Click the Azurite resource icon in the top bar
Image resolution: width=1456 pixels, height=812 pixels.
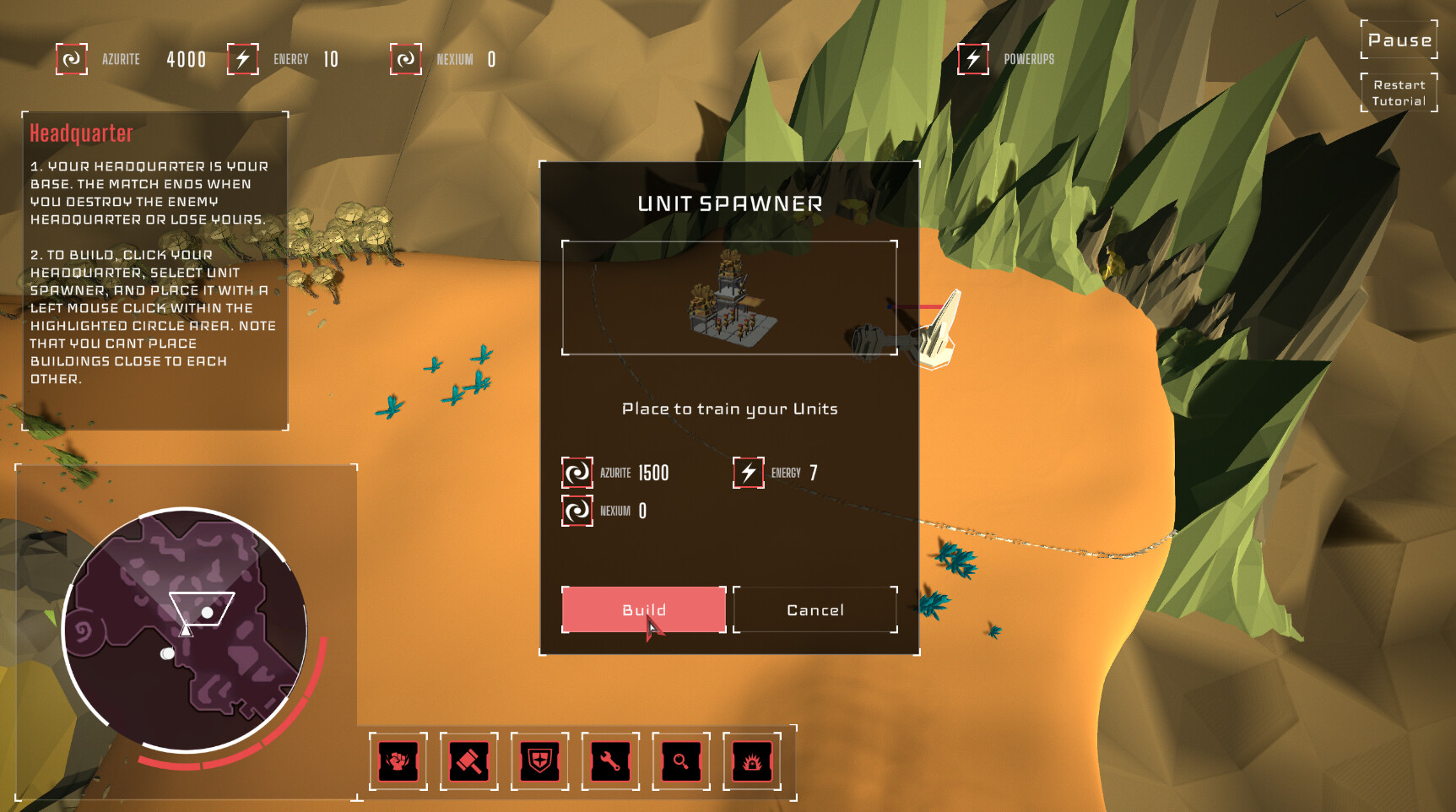coord(72,59)
